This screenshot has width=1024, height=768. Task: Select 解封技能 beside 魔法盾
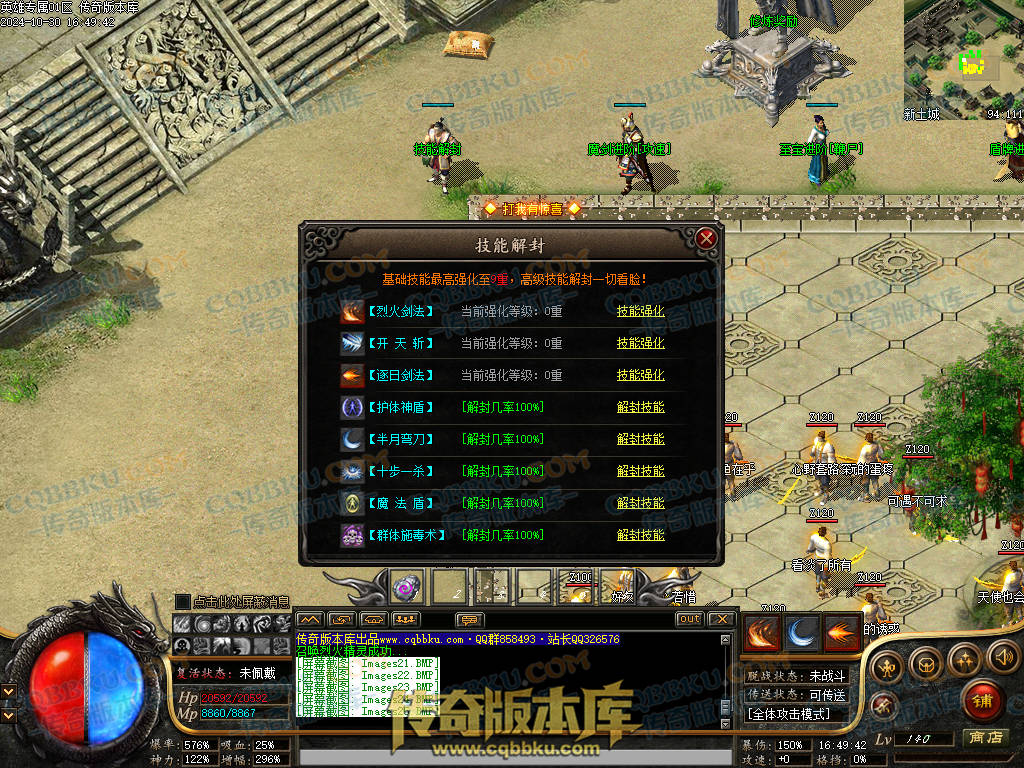(x=640, y=503)
